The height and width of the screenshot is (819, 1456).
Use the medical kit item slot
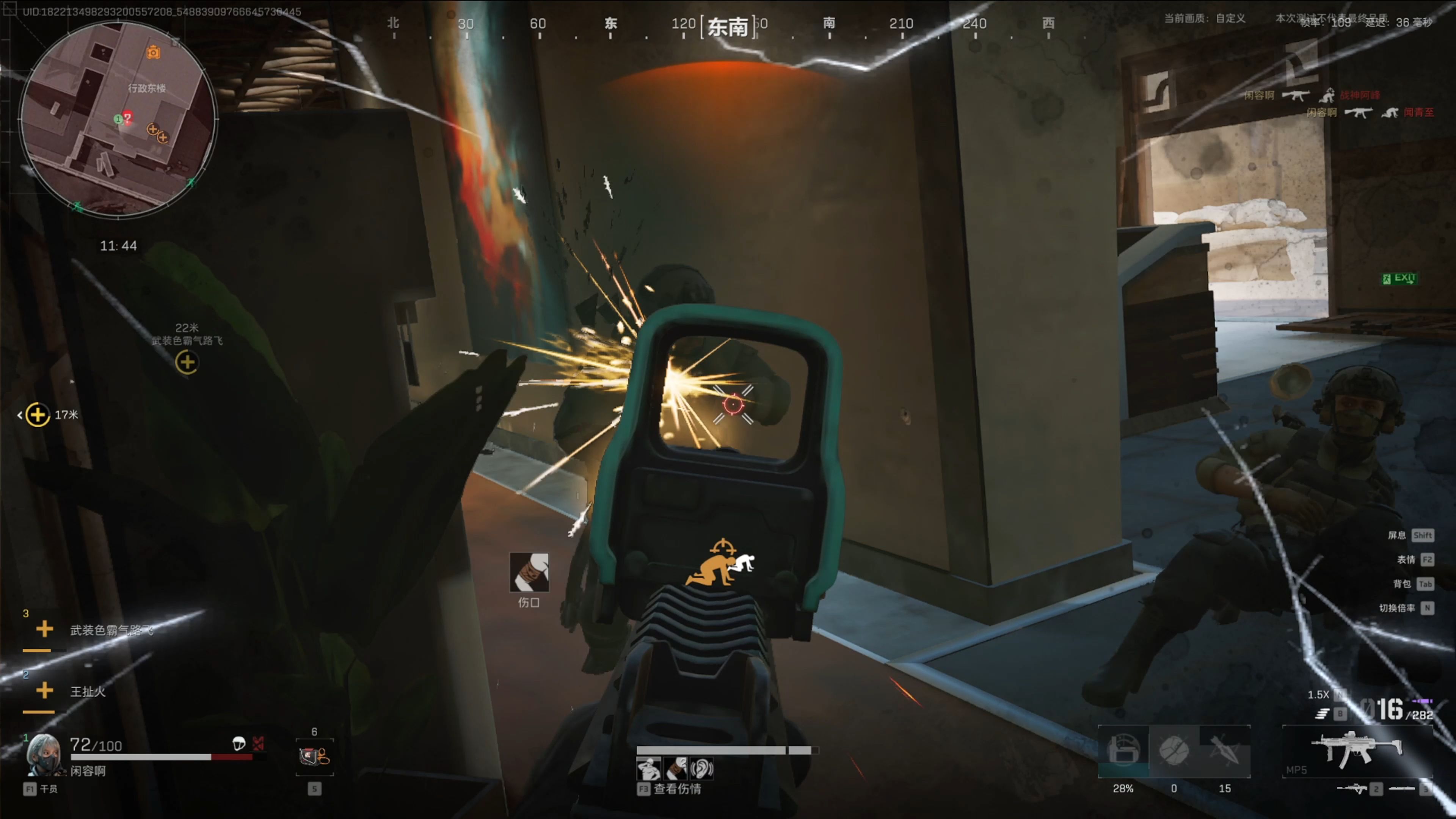tap(314, 756)
